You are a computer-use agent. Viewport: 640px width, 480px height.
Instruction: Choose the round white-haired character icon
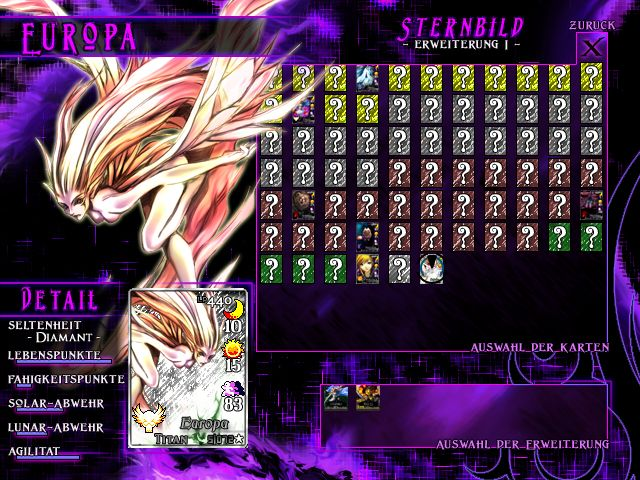click(431, 269)
